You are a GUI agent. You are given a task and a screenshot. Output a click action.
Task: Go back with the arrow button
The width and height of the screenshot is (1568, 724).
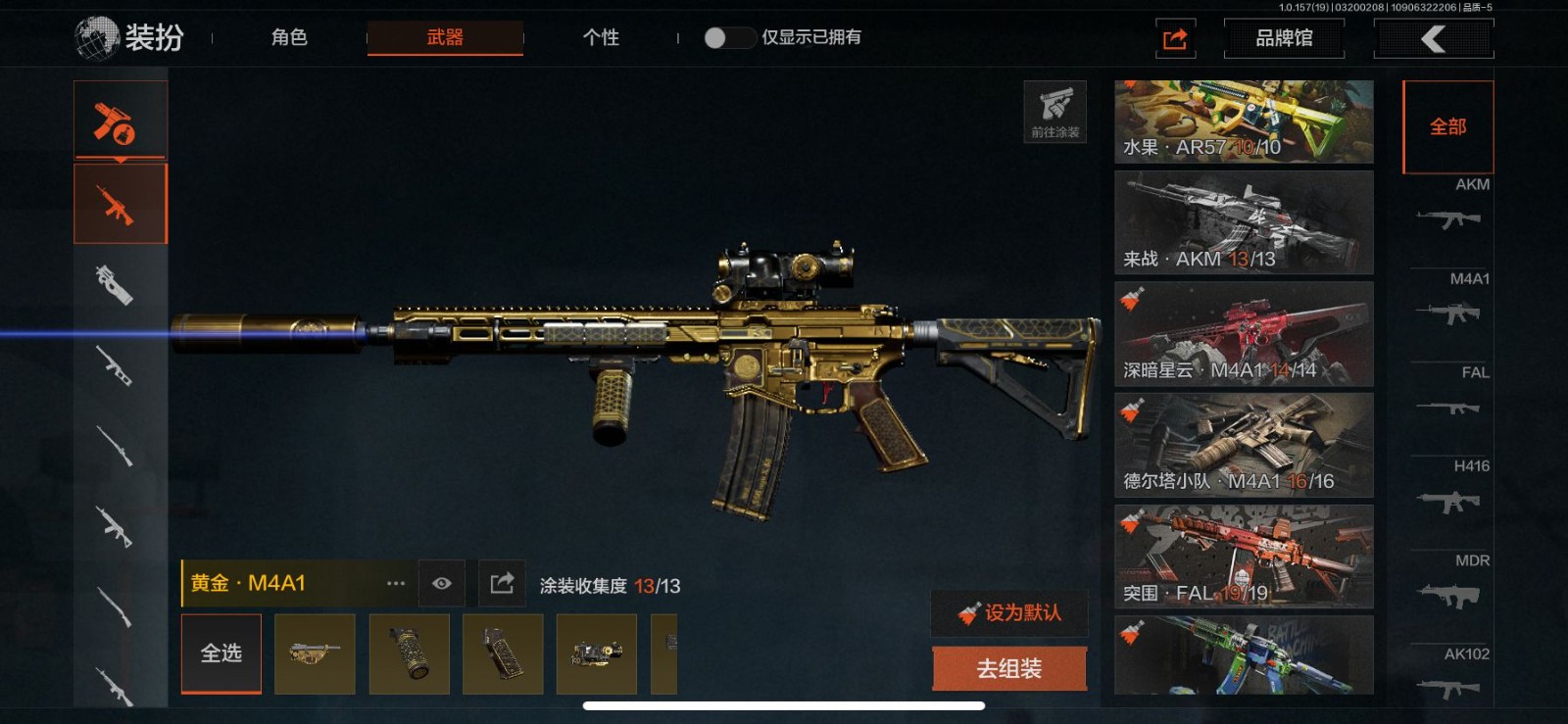click(1434, 38)
